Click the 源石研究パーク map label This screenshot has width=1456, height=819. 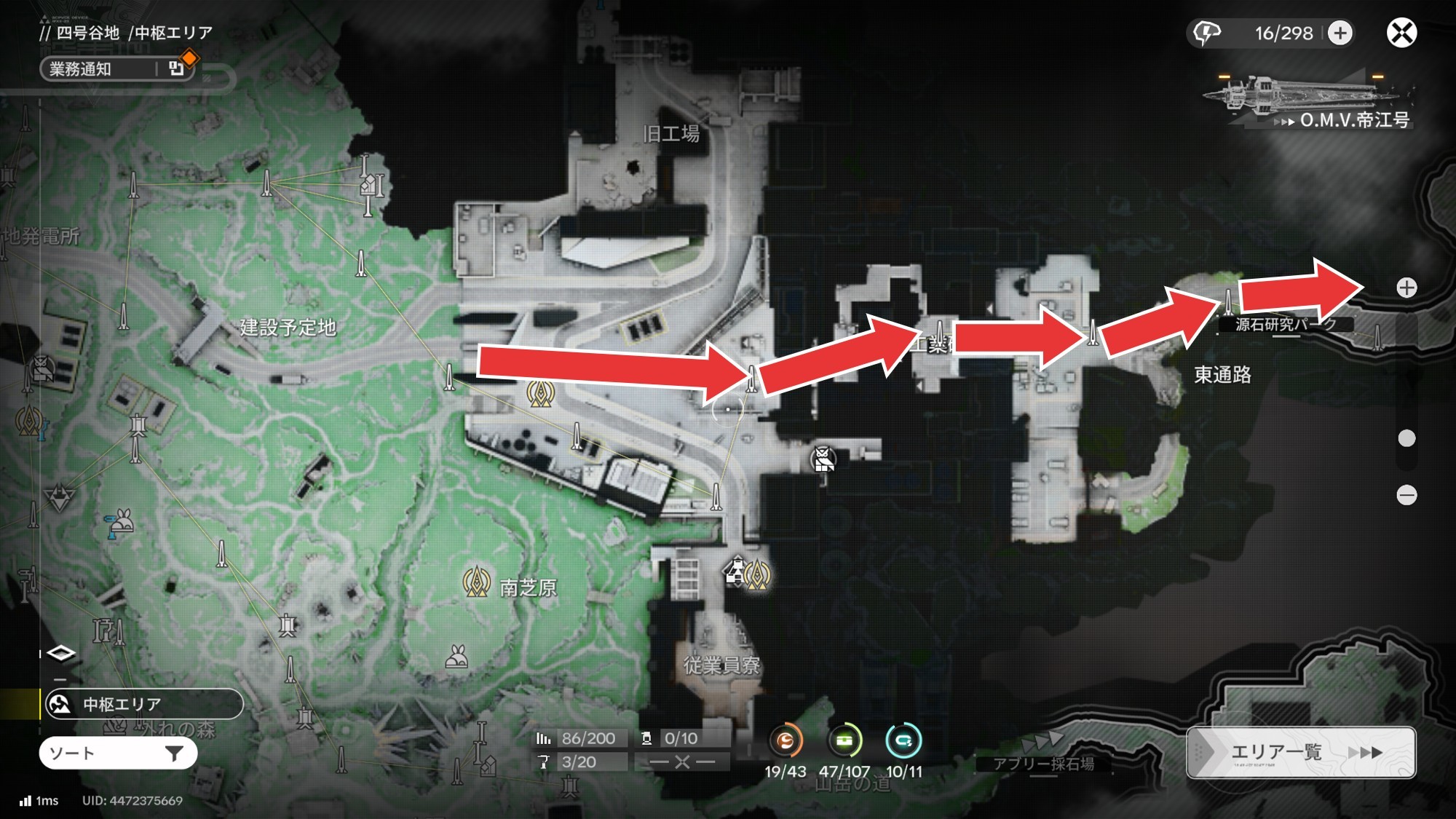point(1285,325)
